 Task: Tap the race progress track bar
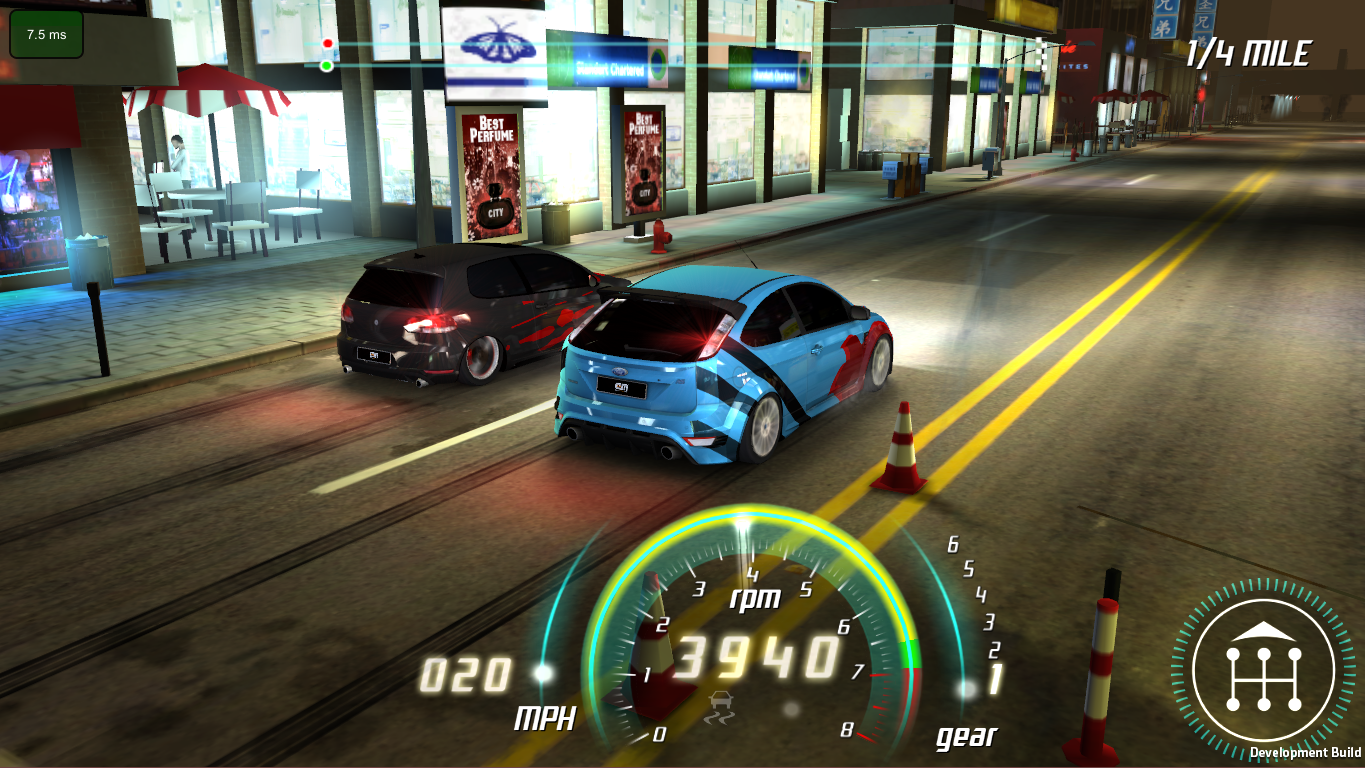(x=680, y=55)
